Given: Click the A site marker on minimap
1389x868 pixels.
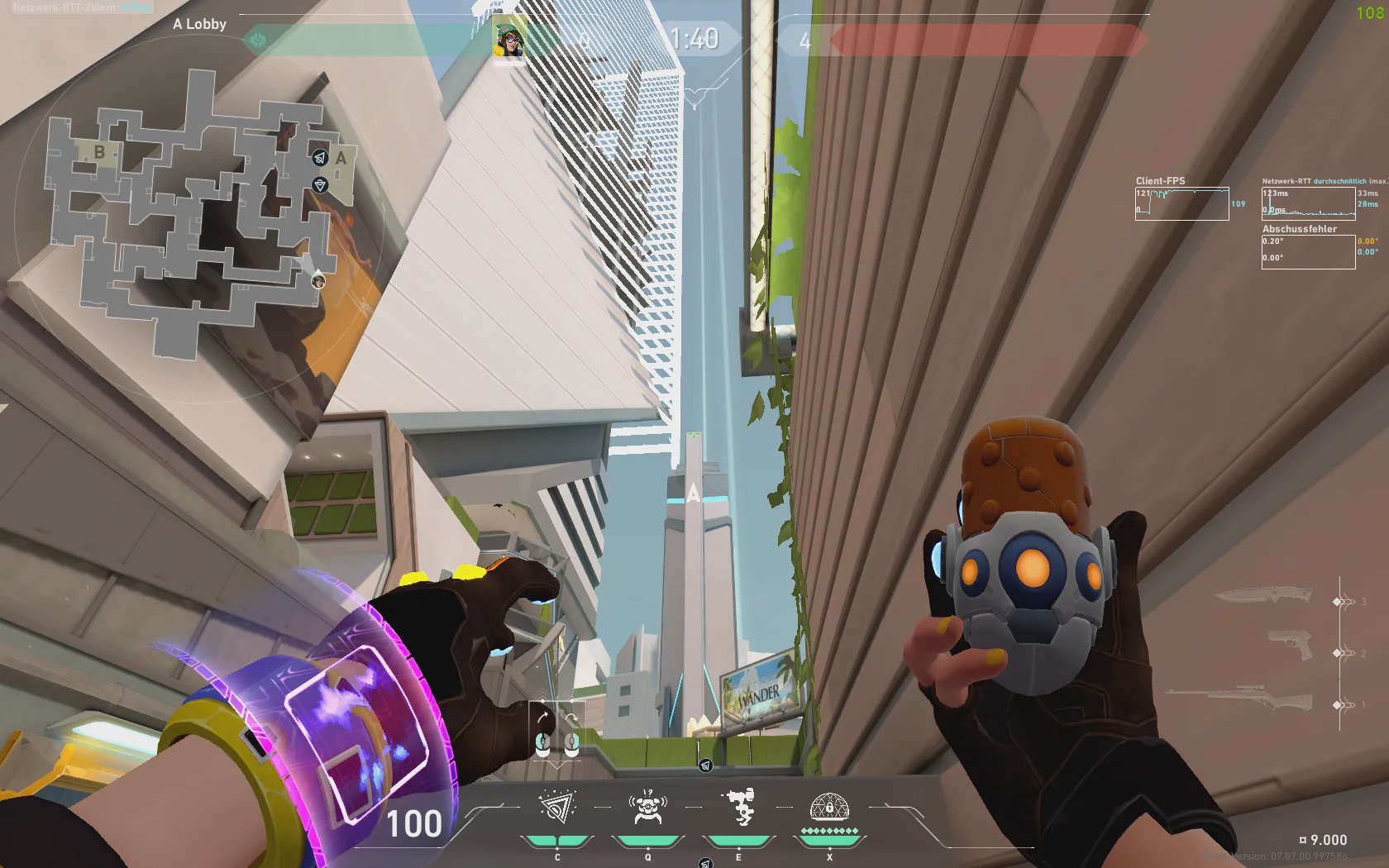Looking at the screenshot, I should click(x=341, y=157).
